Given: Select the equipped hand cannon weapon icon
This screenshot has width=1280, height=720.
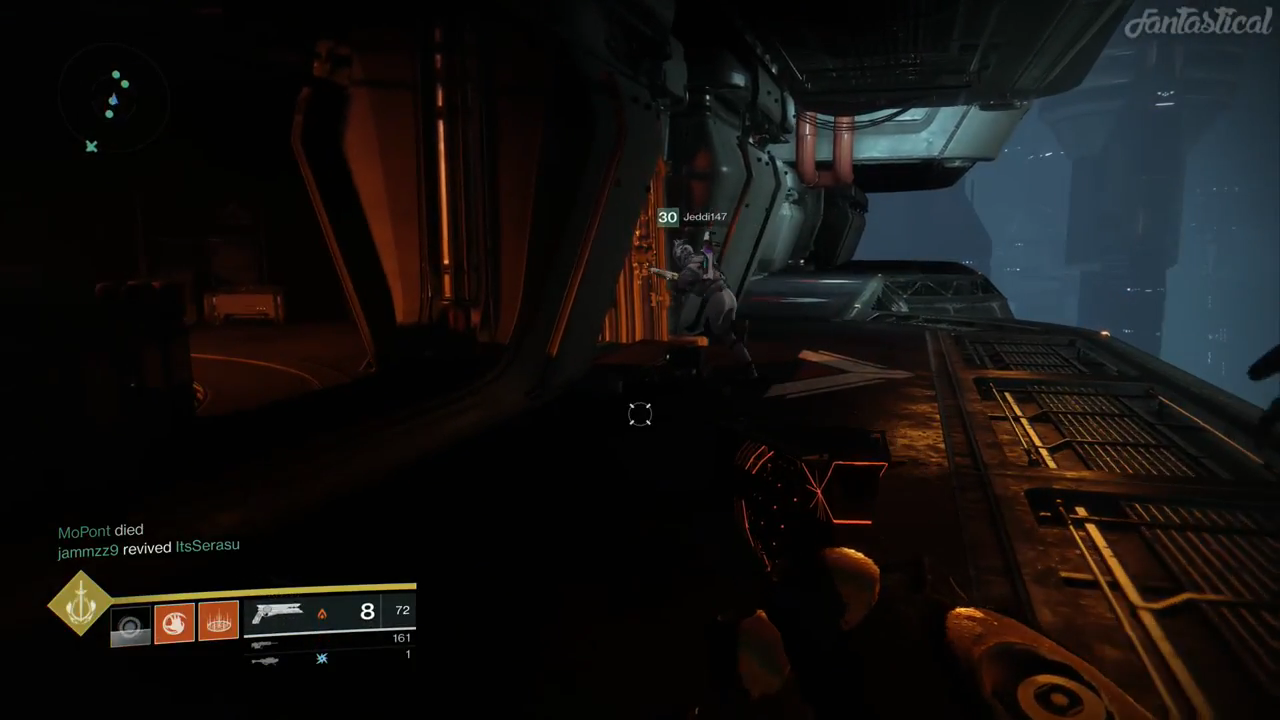Looking at the screenshot, I should coord(277,613).
